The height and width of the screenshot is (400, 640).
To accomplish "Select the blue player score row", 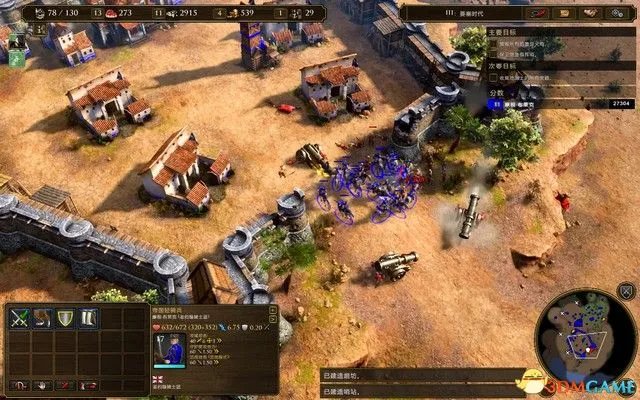I will click(x=560, y=103).
